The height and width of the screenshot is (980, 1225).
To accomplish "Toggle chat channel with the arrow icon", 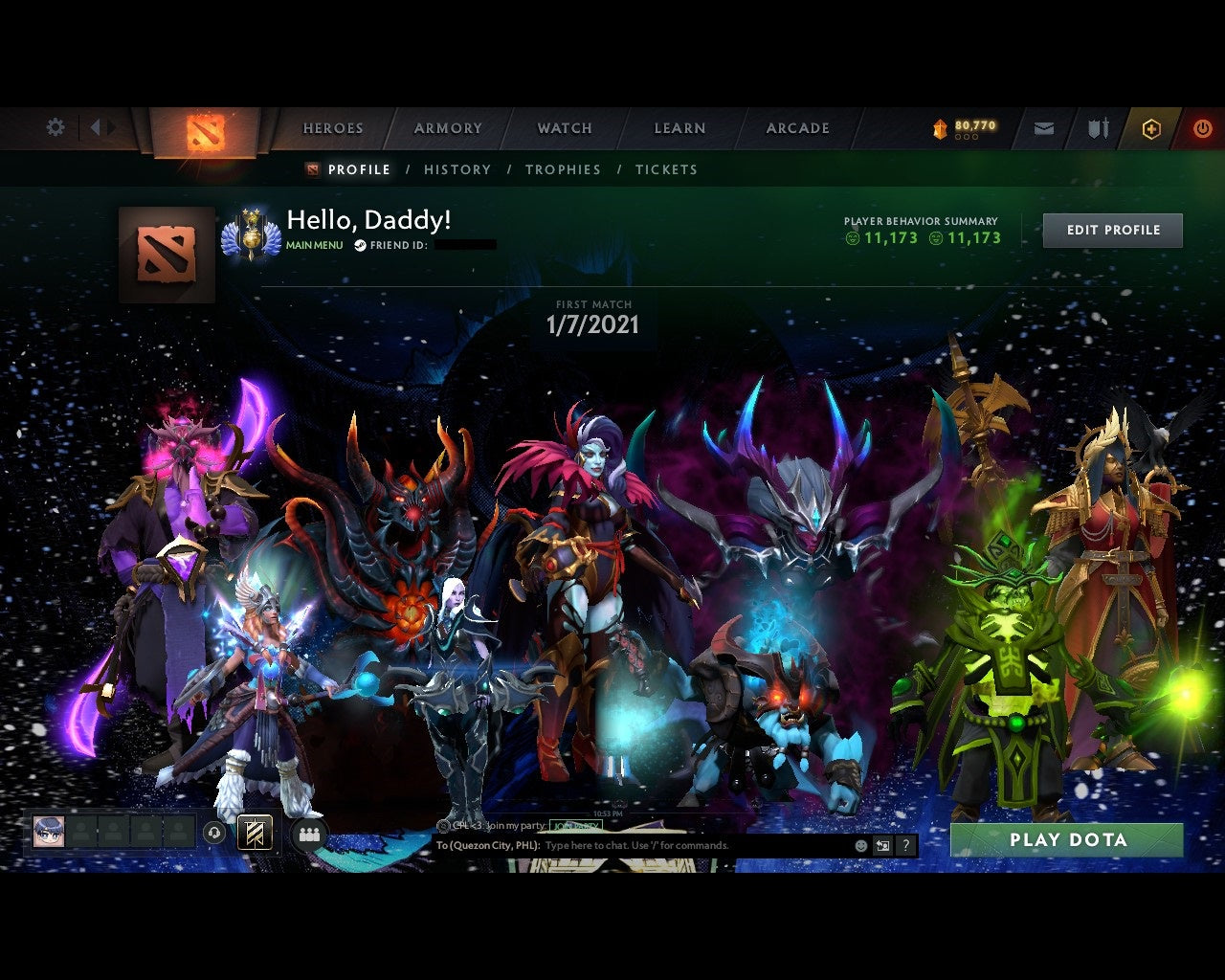I will point(885,846).
